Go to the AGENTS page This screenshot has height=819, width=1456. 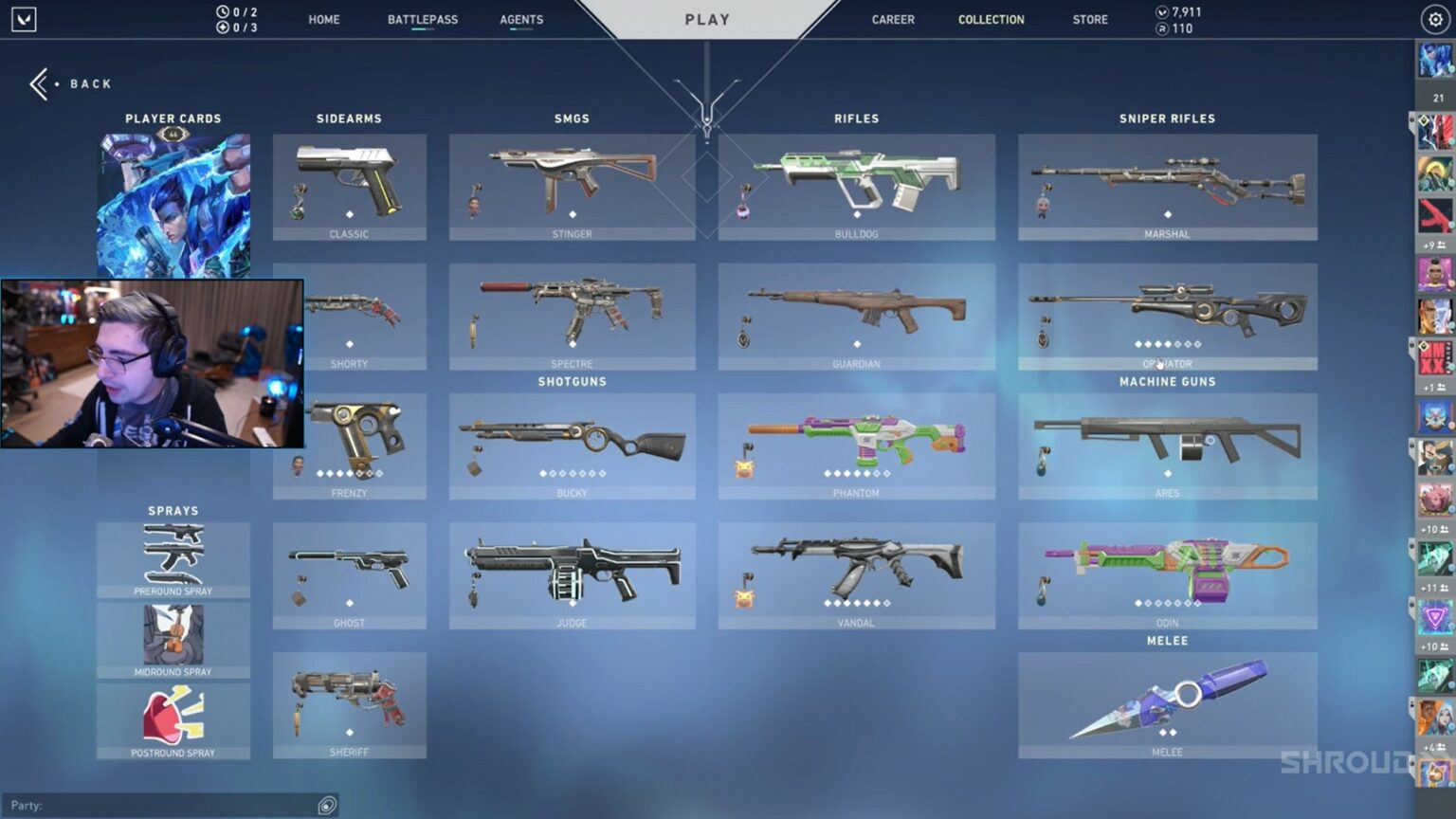(x=519, y=19)
